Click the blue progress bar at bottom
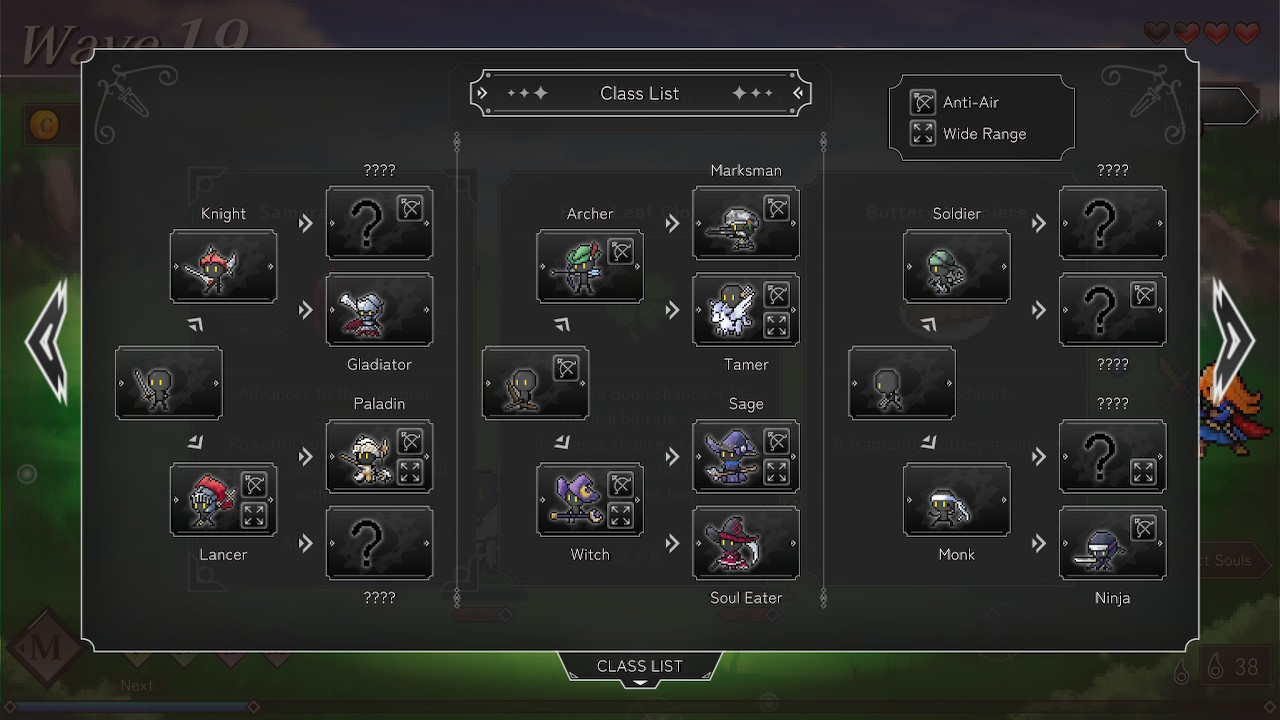Screen dimensions: 1280x720 [130, 706]
